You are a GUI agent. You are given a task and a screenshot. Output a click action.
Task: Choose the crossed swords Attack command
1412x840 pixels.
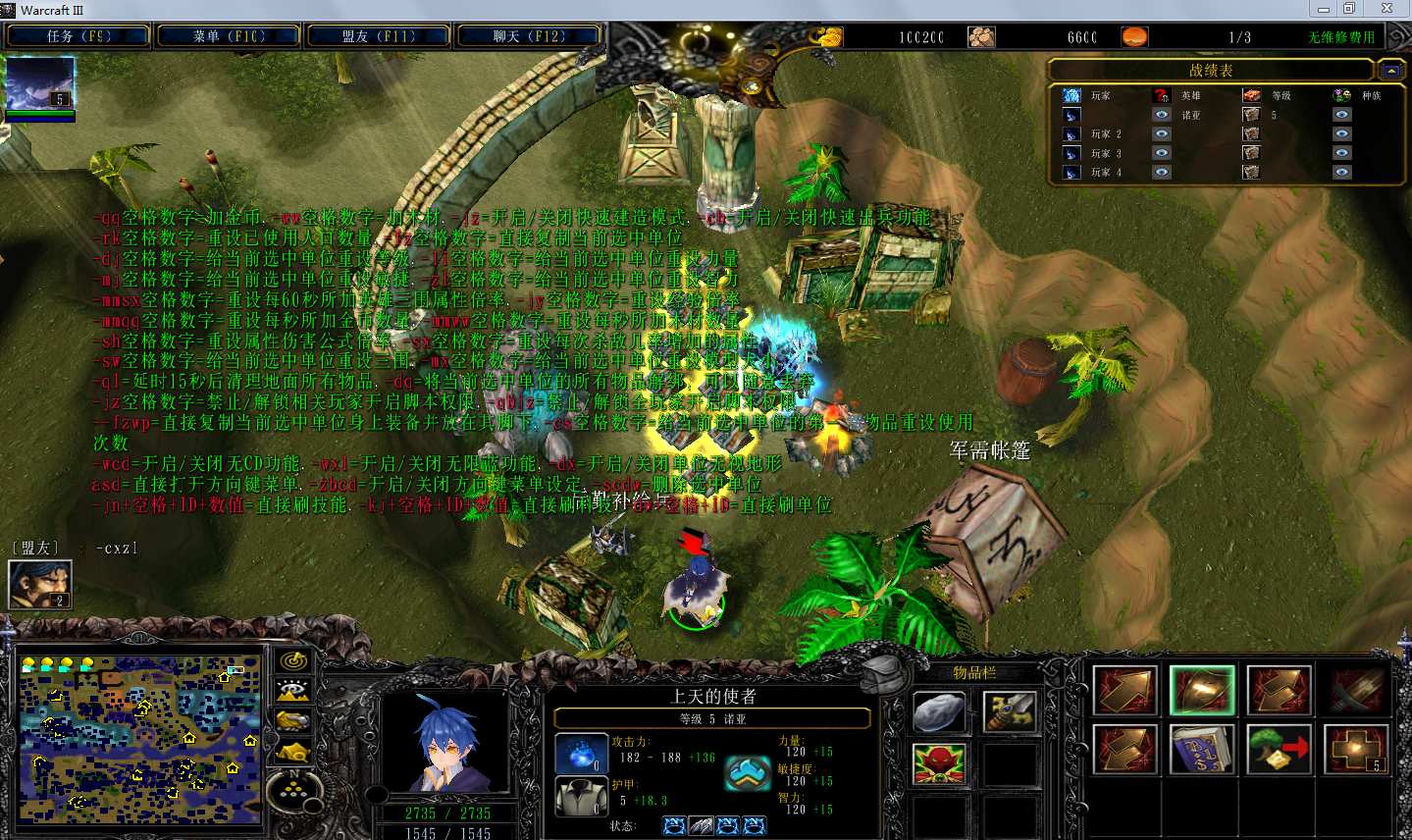click(1357, 690)
